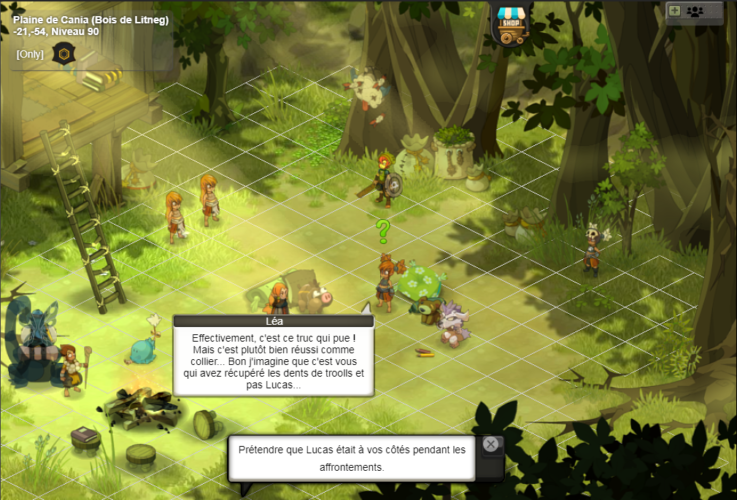Click the green plus button near the group icon
This screenshot has width=737, height=500.
pos(674,11)
